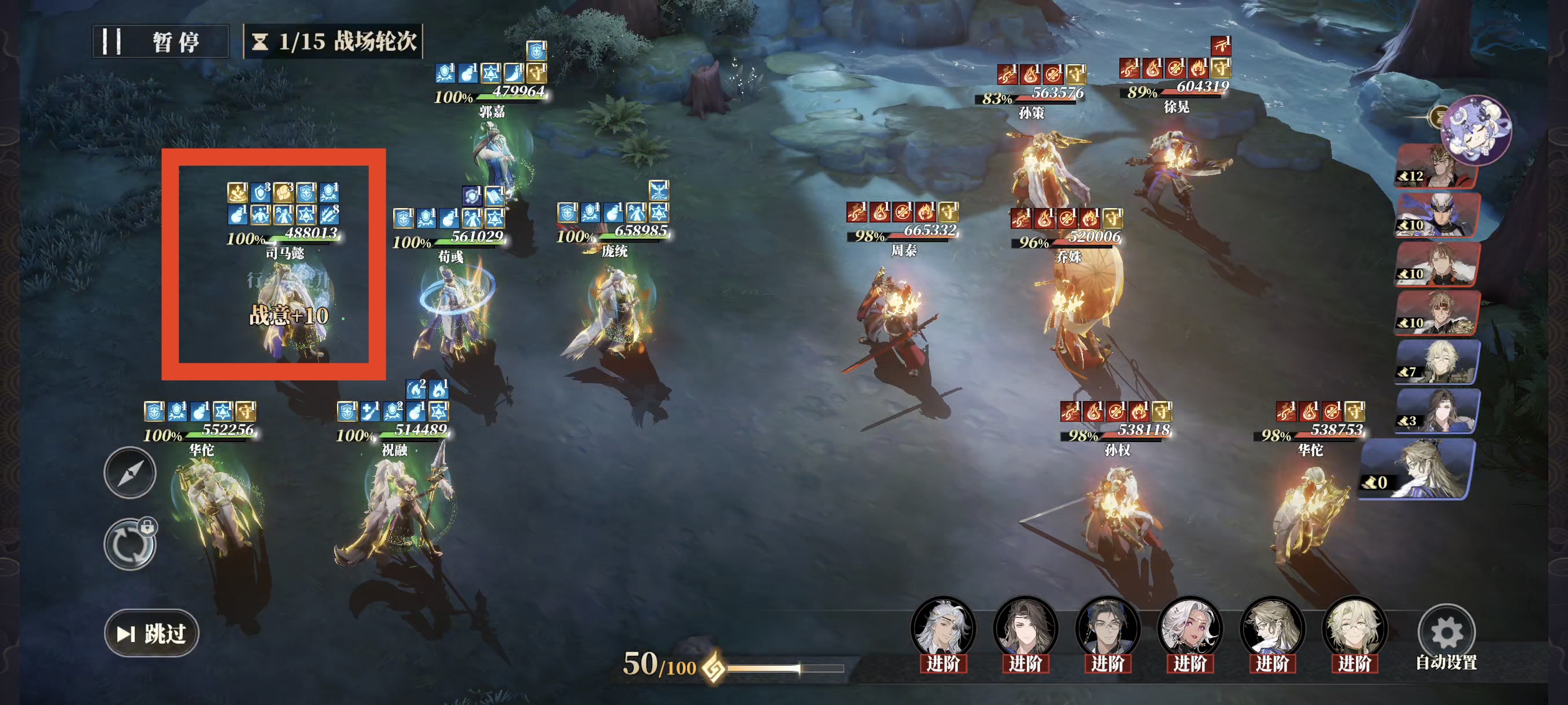The image size is (1568, 705).
Task: Select blue turn-order card with speed 7
Action: [1437, 362]
